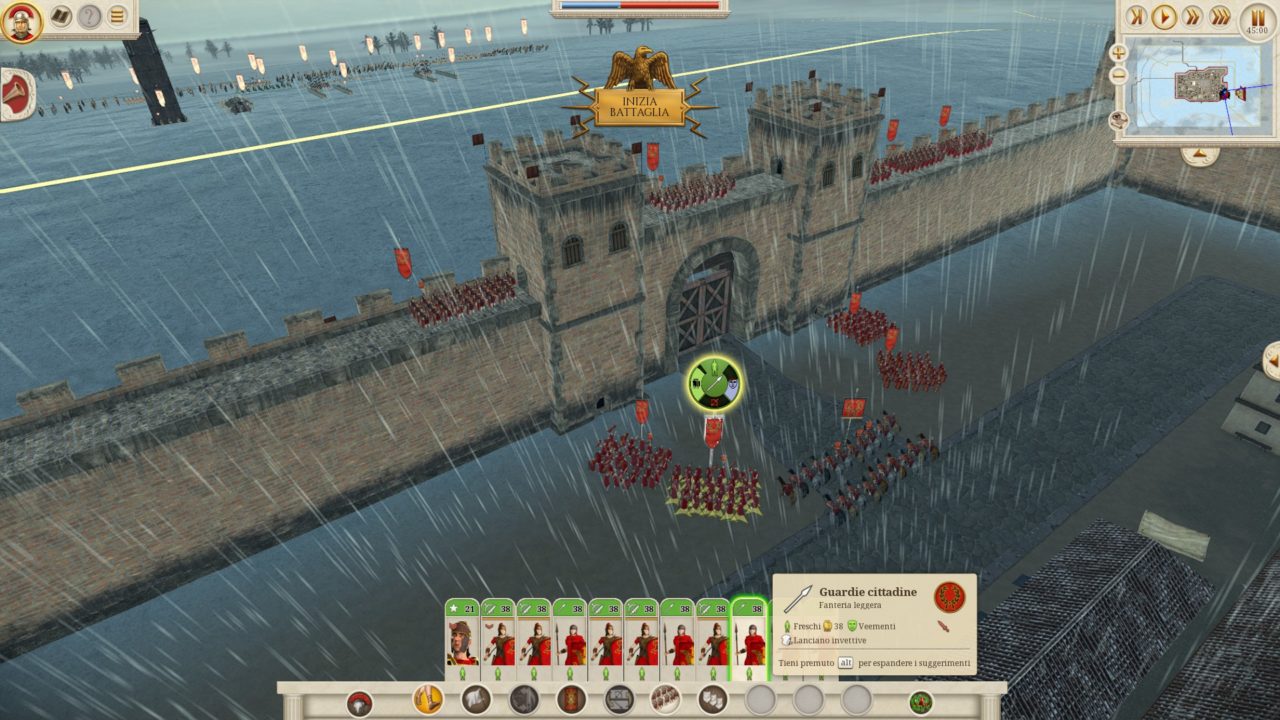The image size is (1280, 720).
Task: Click the Inizia Battaglia button
Action: [x=640, y=107]
